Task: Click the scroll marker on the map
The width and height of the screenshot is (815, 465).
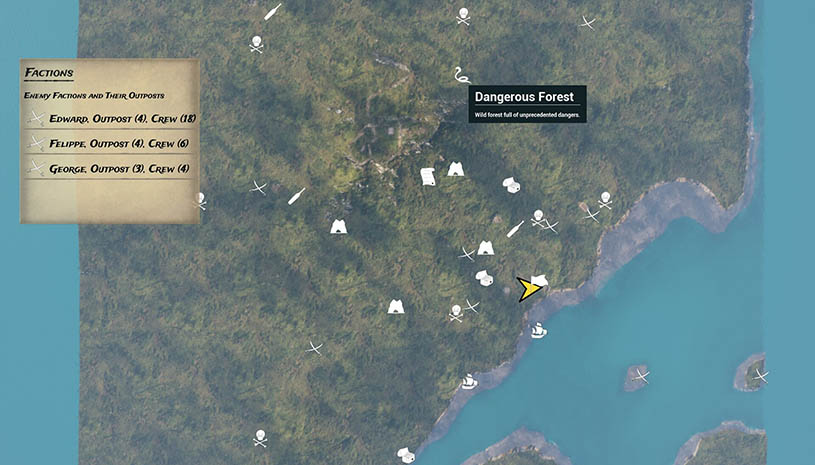Action: 428,176
